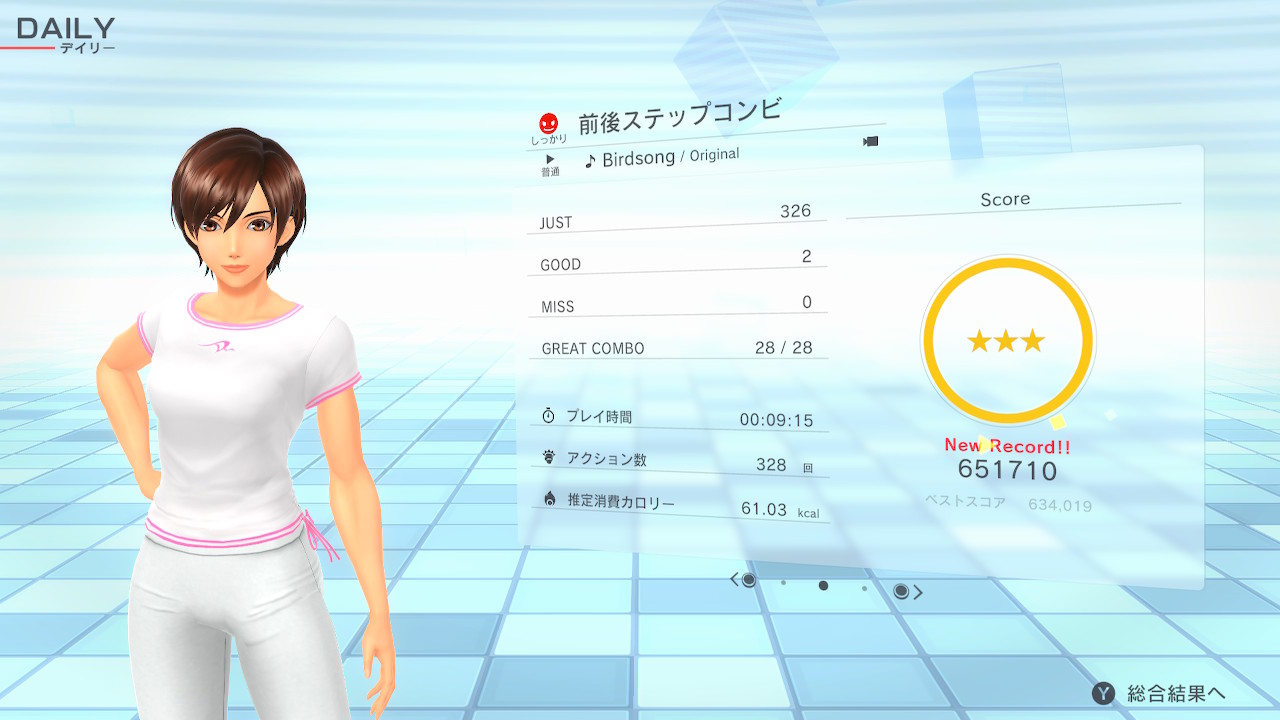Click the video camera icon
1280x720 pixels.
click(x=870, y=141)
